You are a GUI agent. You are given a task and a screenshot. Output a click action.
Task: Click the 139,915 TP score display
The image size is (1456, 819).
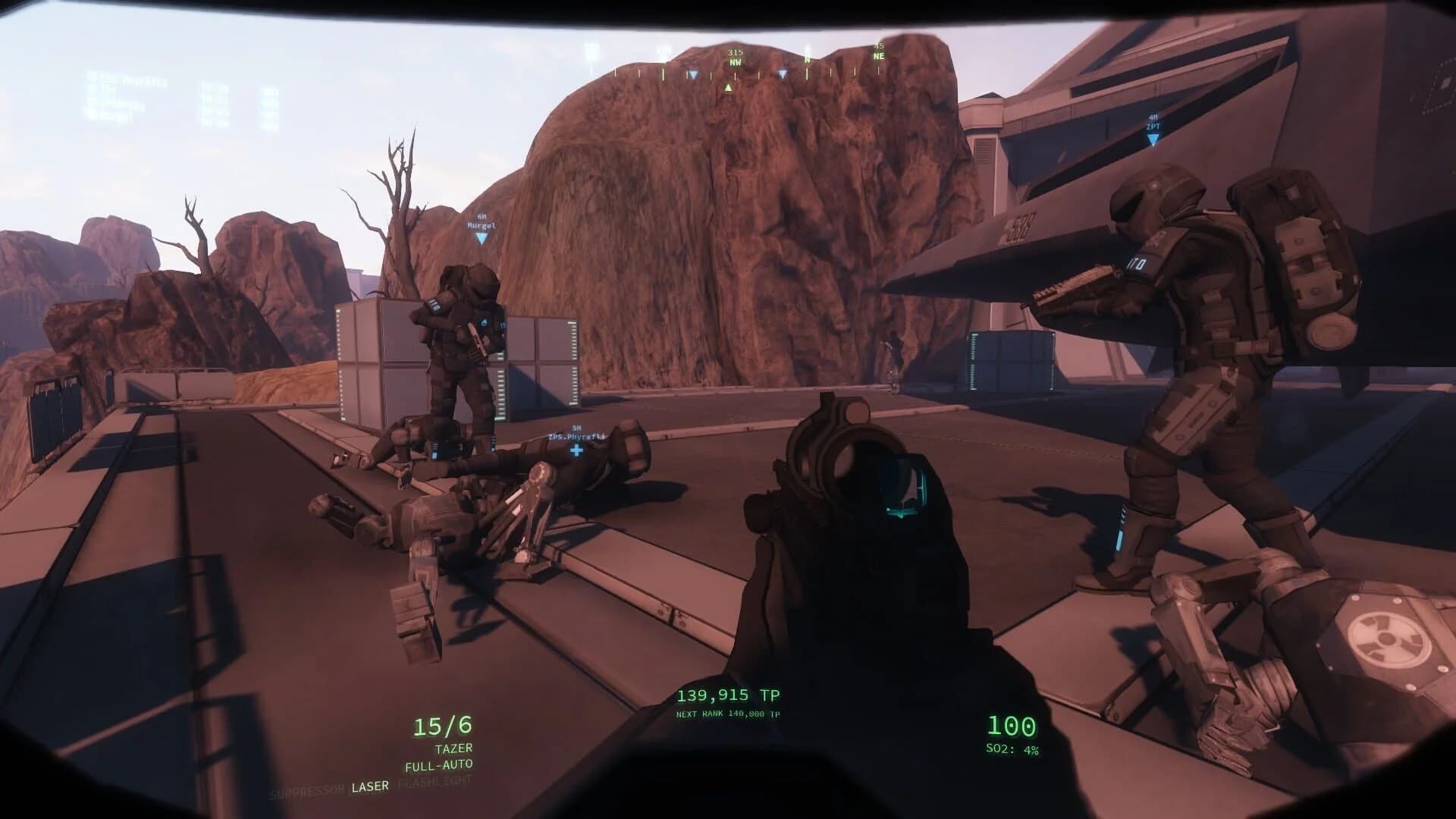pos(728,693)
